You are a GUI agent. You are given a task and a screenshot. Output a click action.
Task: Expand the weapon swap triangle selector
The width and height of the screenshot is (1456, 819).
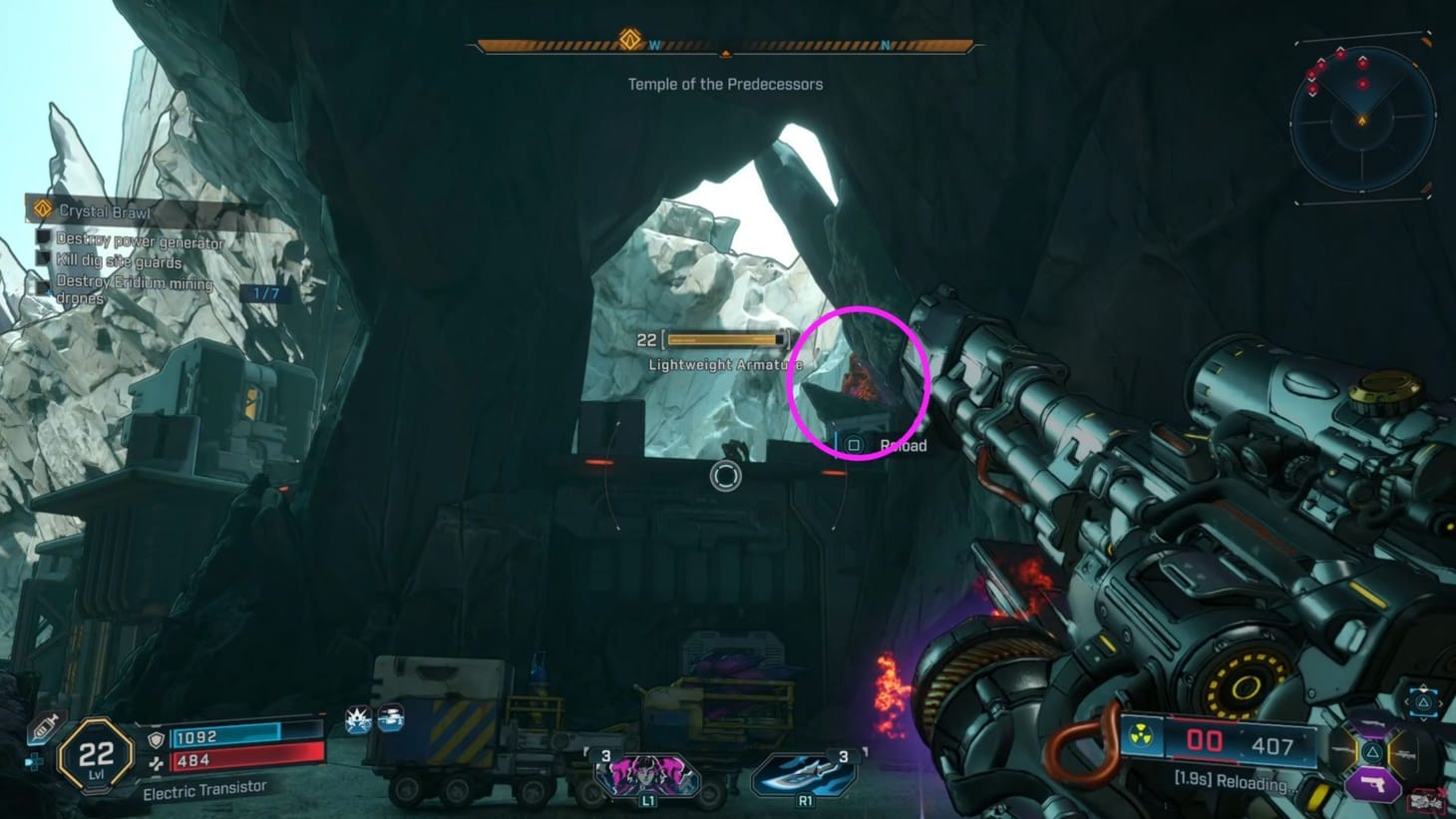coord(1423,704)
